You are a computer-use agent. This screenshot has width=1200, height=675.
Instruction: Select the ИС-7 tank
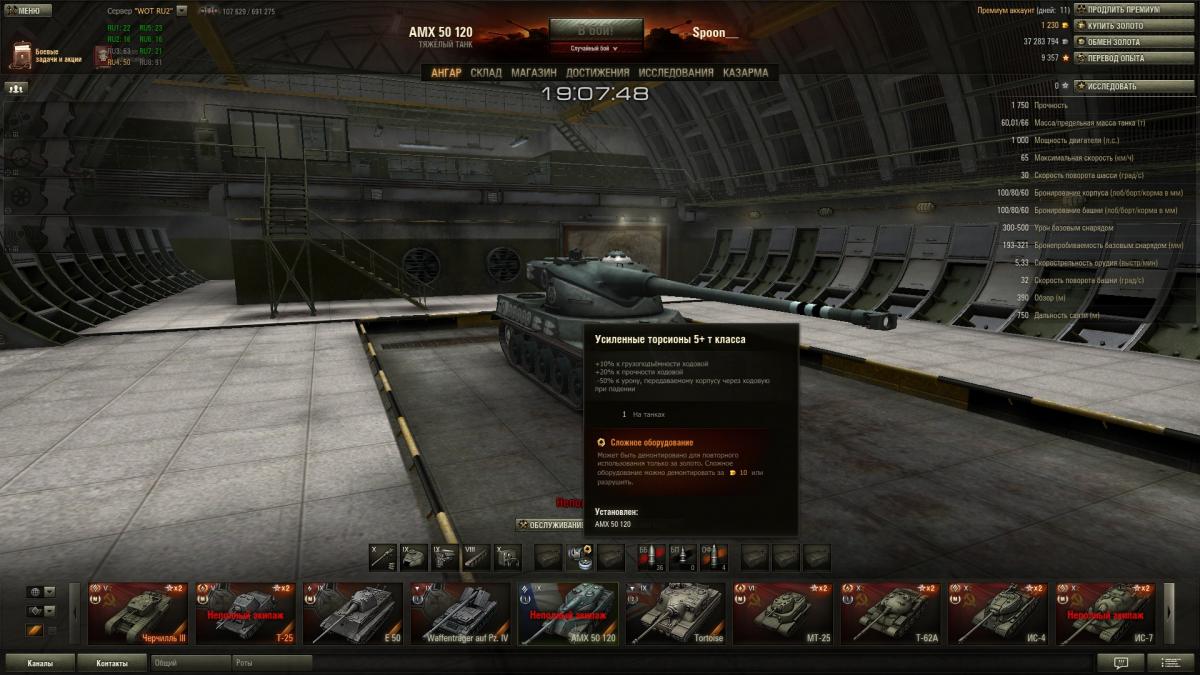[1107, 613]
